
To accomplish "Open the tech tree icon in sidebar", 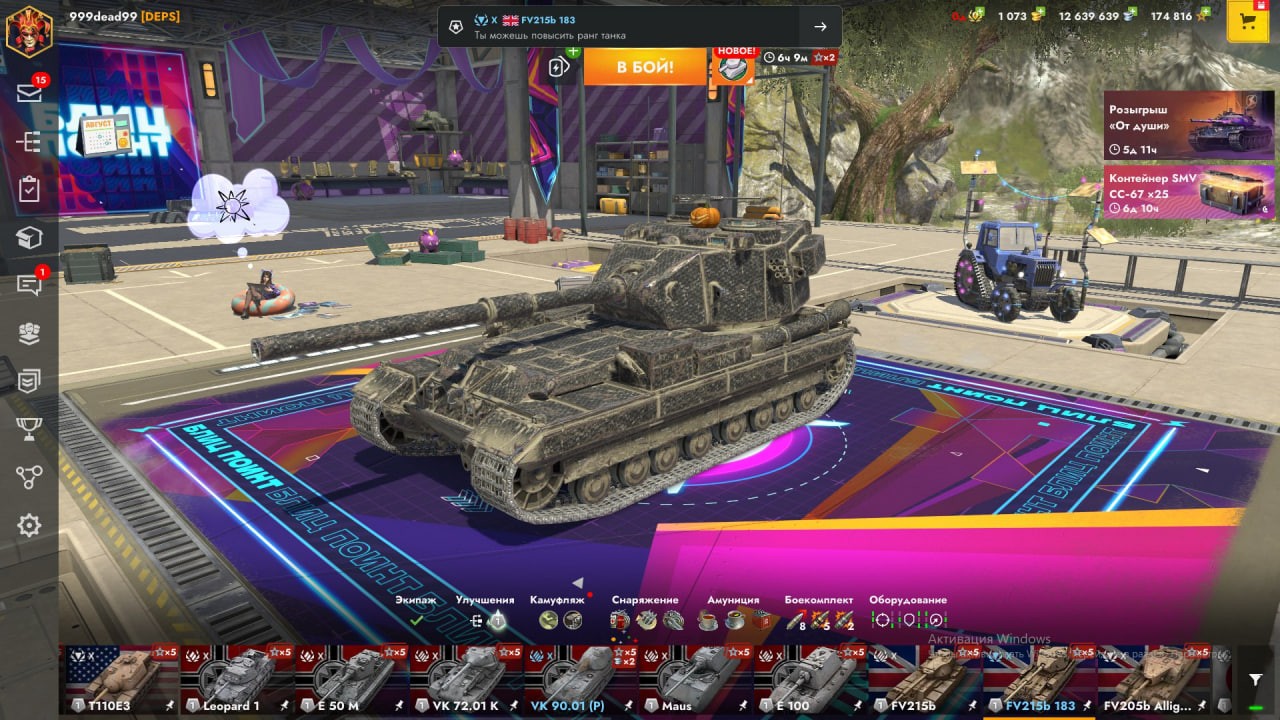I will coord(29,477).
